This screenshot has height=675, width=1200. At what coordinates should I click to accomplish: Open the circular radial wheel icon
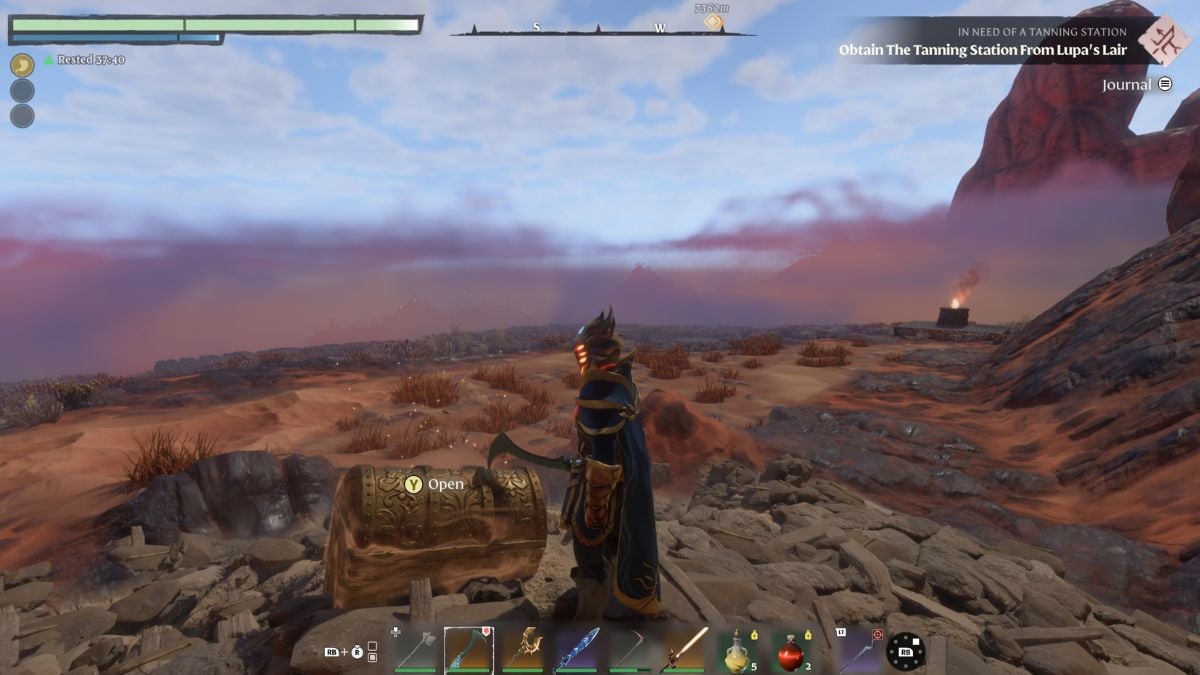pyautogui.click(x=905, y=650)
